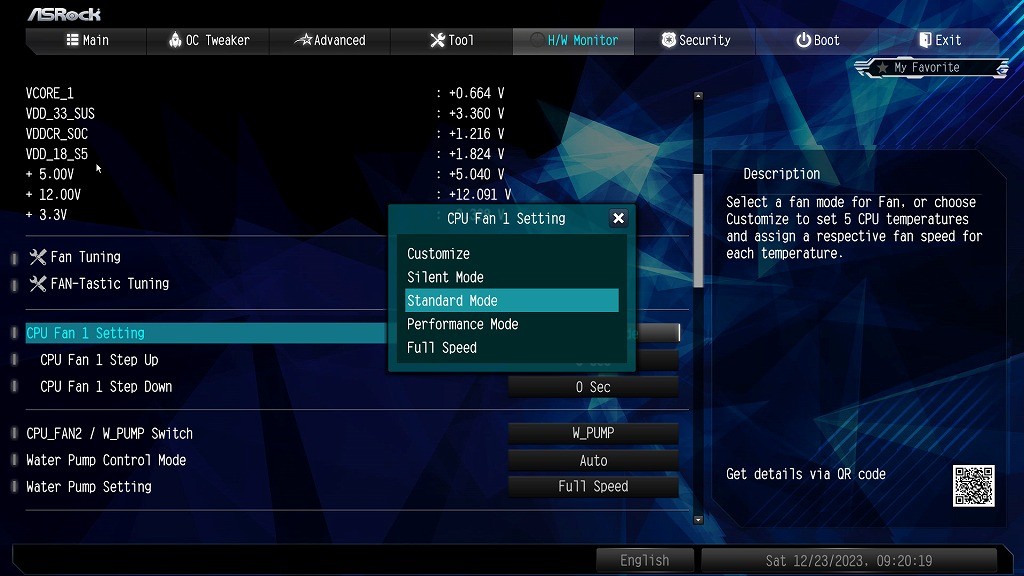Pick Standard Mode in the popup
This screenshot has width=1024, height=576.
pos(452,301)
